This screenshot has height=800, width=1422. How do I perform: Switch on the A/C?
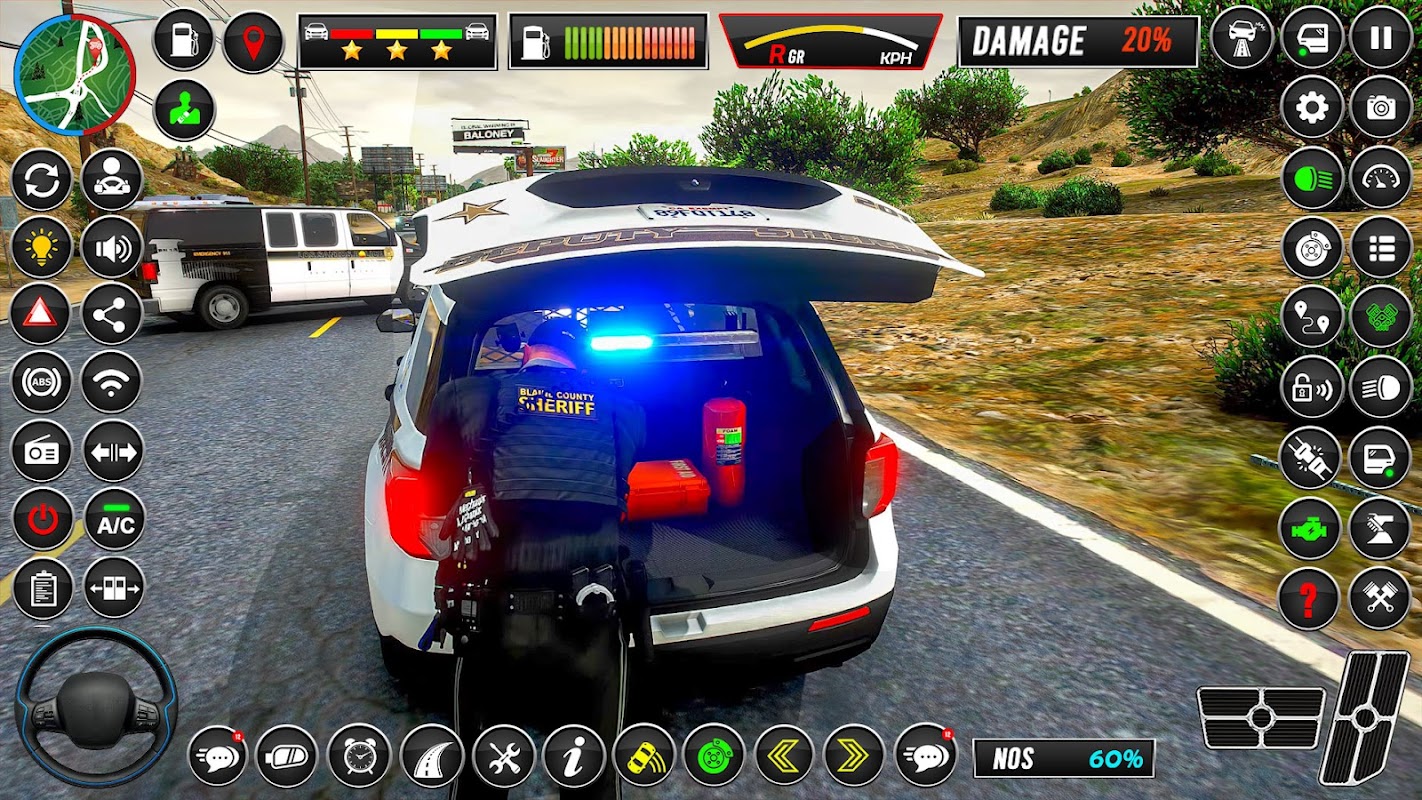coord(114,519)
